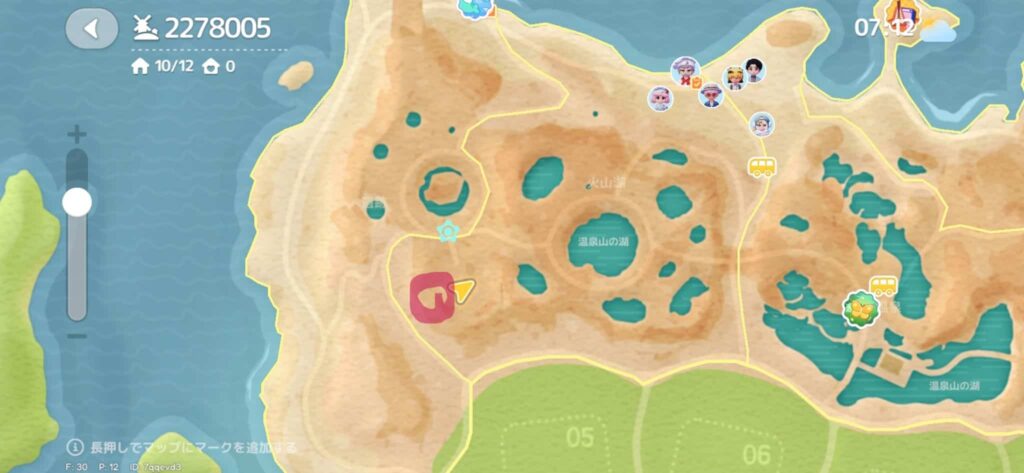This screenshot has width=1024, height=473.
Task: Select the black-haired player avatar
Action: point(755,70)
